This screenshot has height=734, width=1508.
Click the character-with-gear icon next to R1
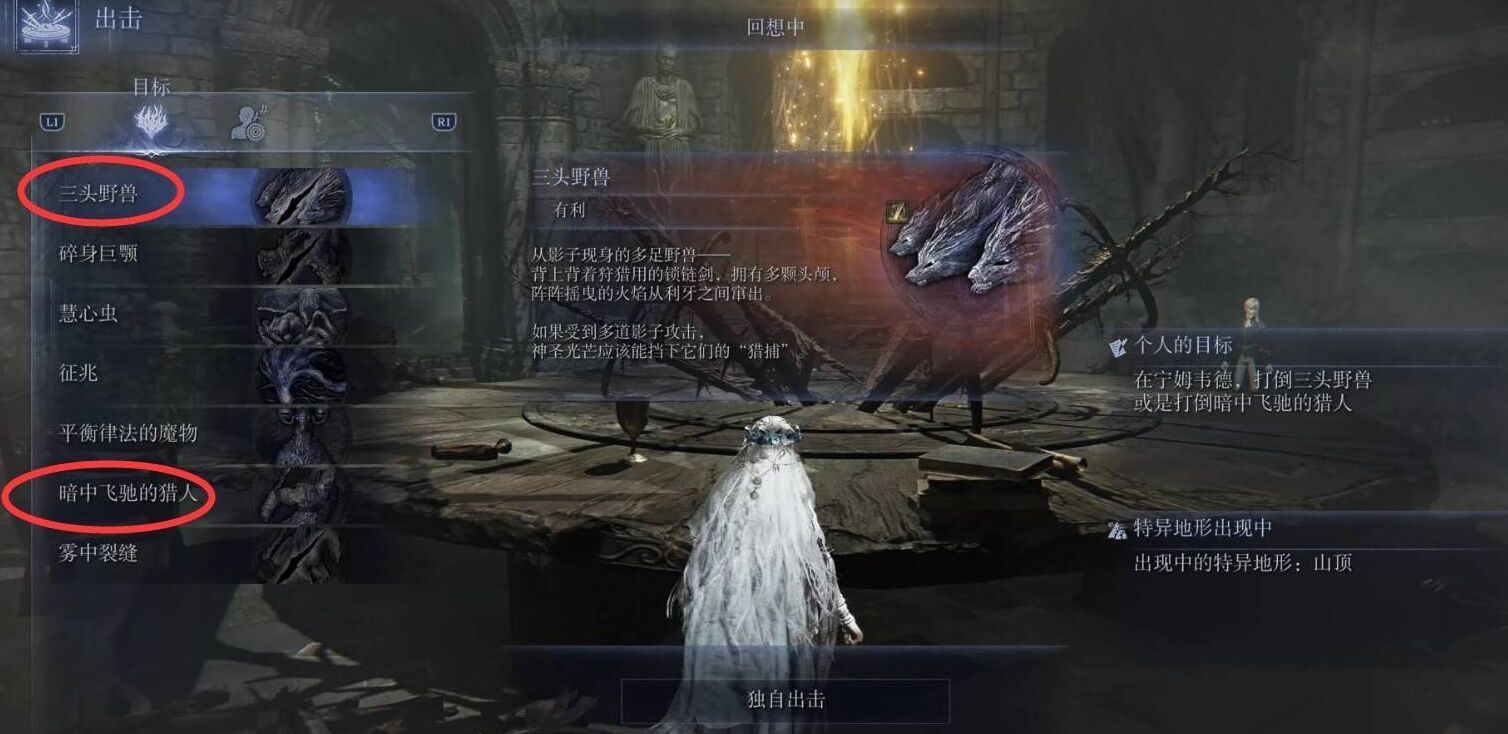tap(252, 120)
